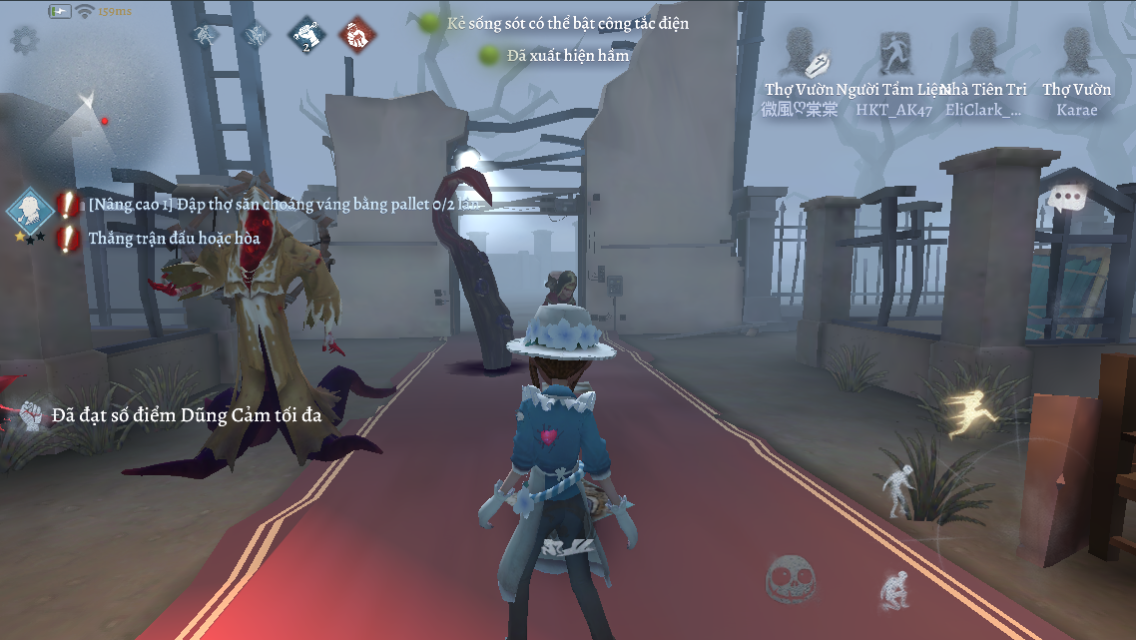Toggle the crouch stance icon
The image size is (1136, 640).
point(893,590)
